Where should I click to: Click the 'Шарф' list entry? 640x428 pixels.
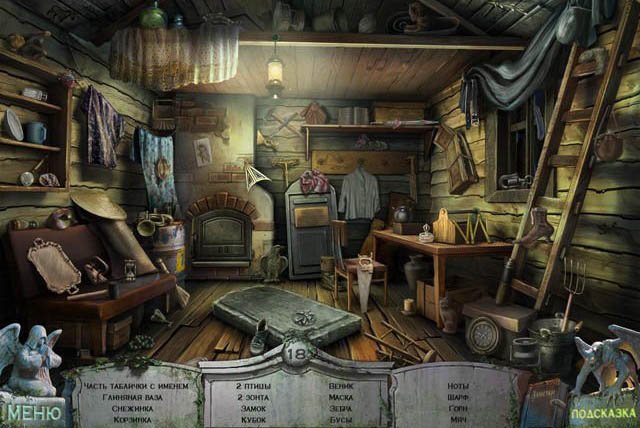coord(459,396)
